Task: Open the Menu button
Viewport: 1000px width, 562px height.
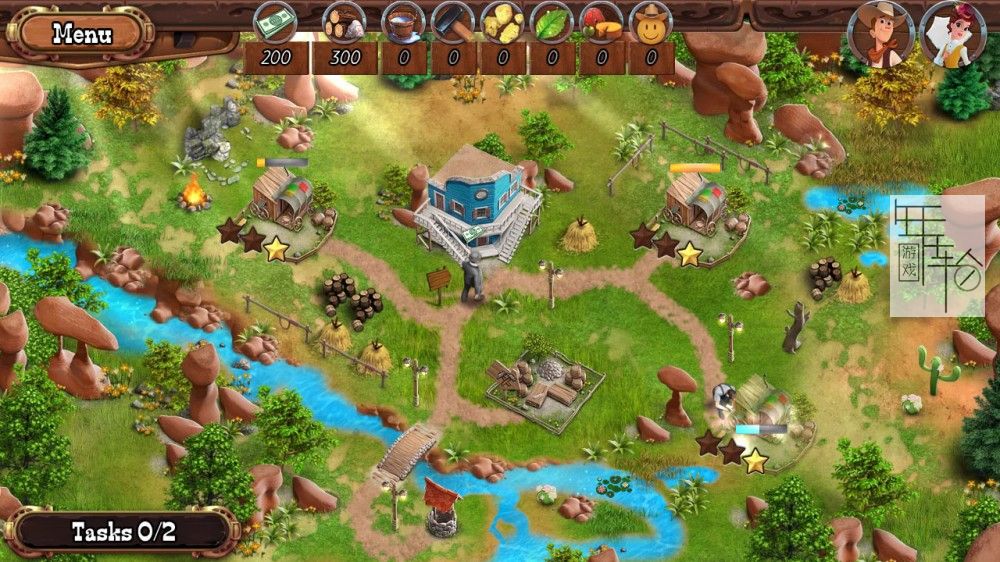Action: tap(82, 34)
